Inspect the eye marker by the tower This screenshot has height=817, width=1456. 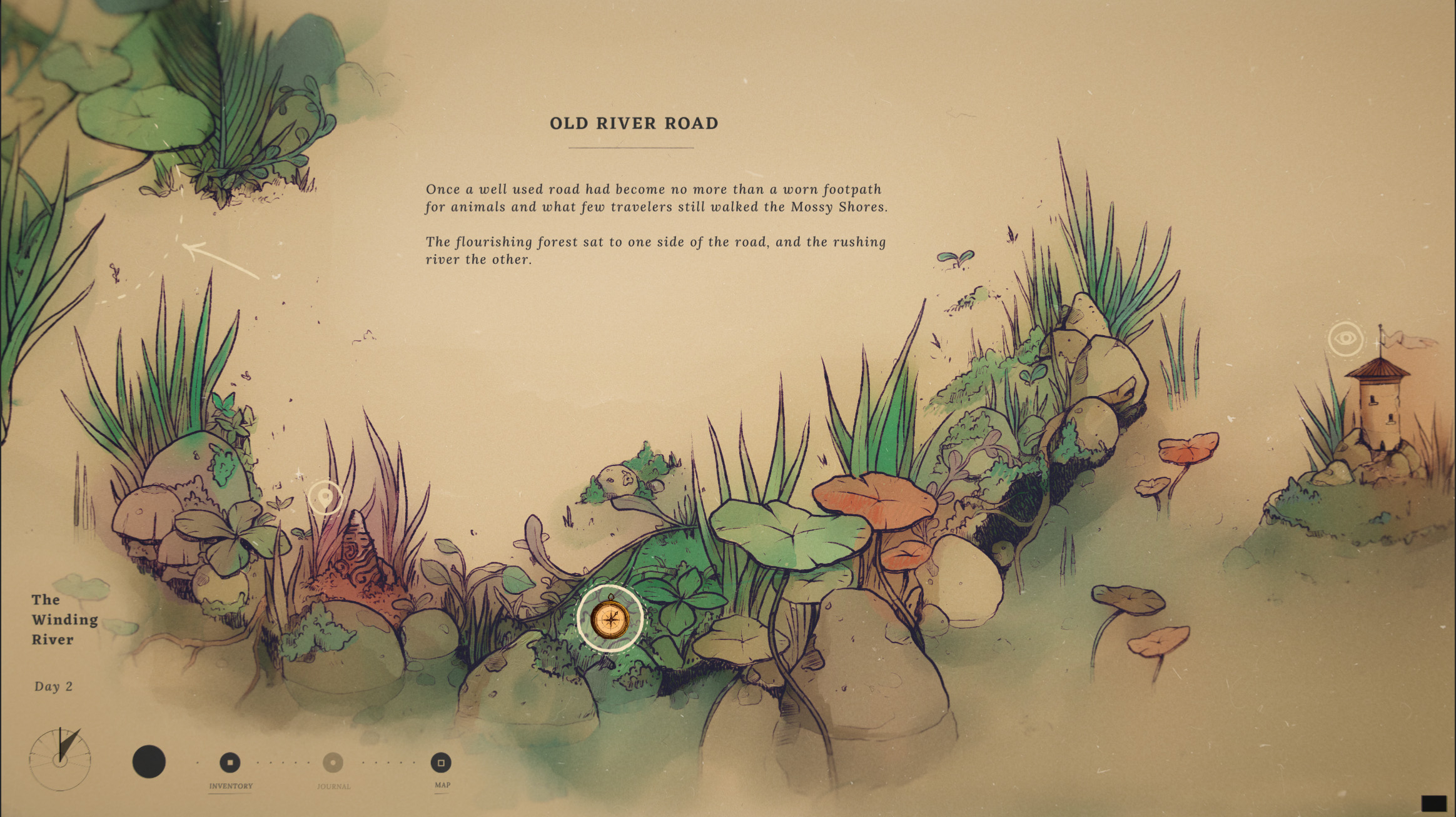(x=1345, y=339)
